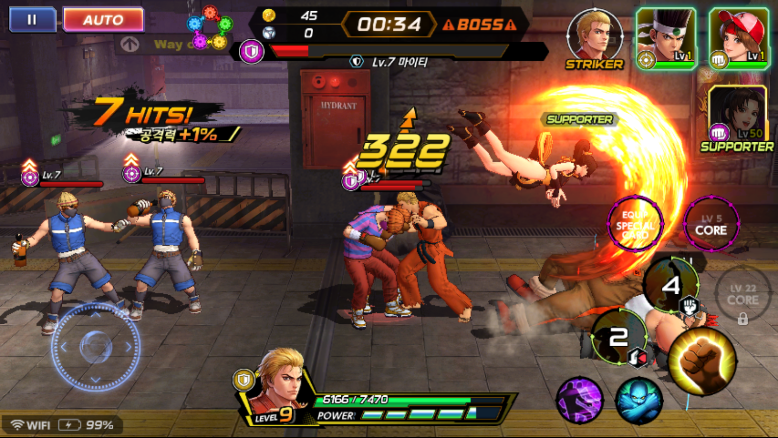Hit the fist basic attack button
Viewport: 778px width, 438px height.
[702, 356]
